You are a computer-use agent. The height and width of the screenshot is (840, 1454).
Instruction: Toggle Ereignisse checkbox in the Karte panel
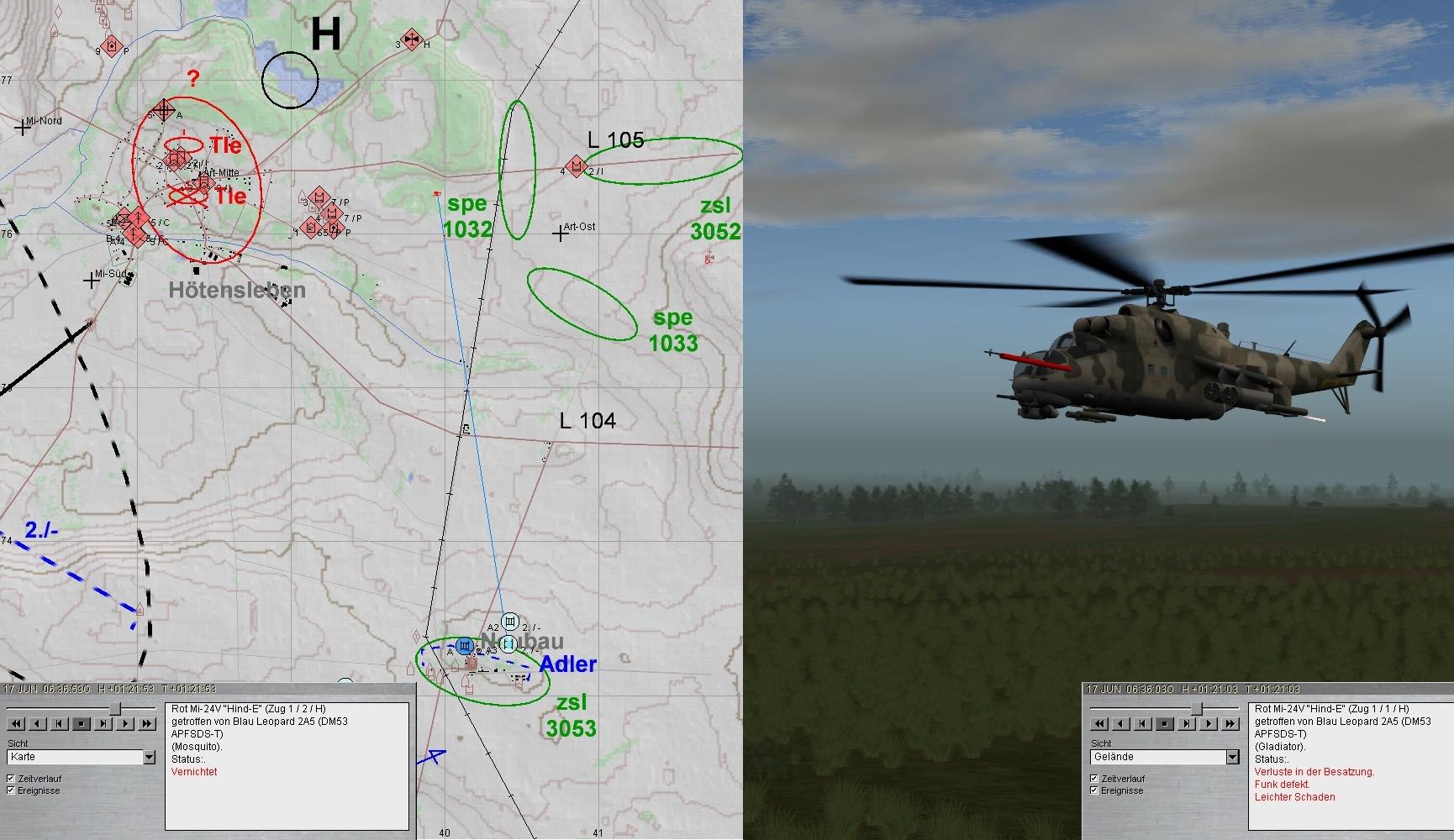11,790
